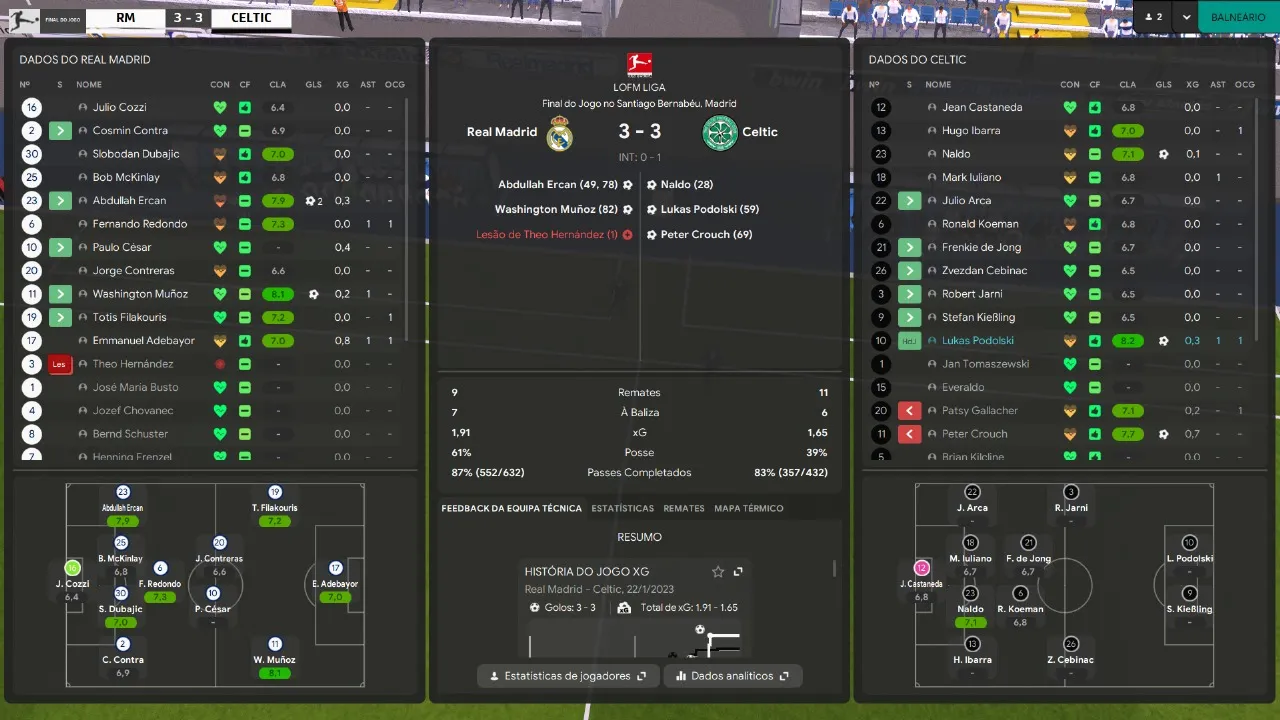Select Washington Muñoz in Real Madrid list
This screenshot has width=1280, height=720.
(140, 294)
